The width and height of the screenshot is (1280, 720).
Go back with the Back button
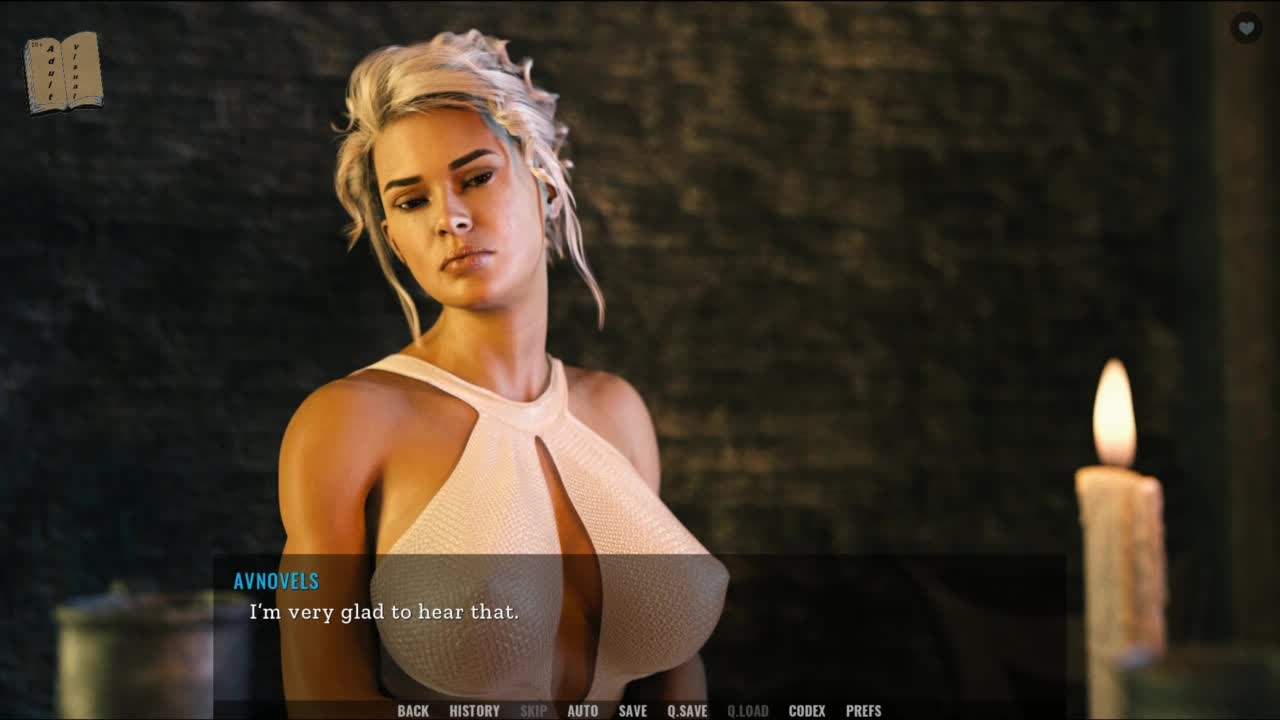(x=412, y=711)
